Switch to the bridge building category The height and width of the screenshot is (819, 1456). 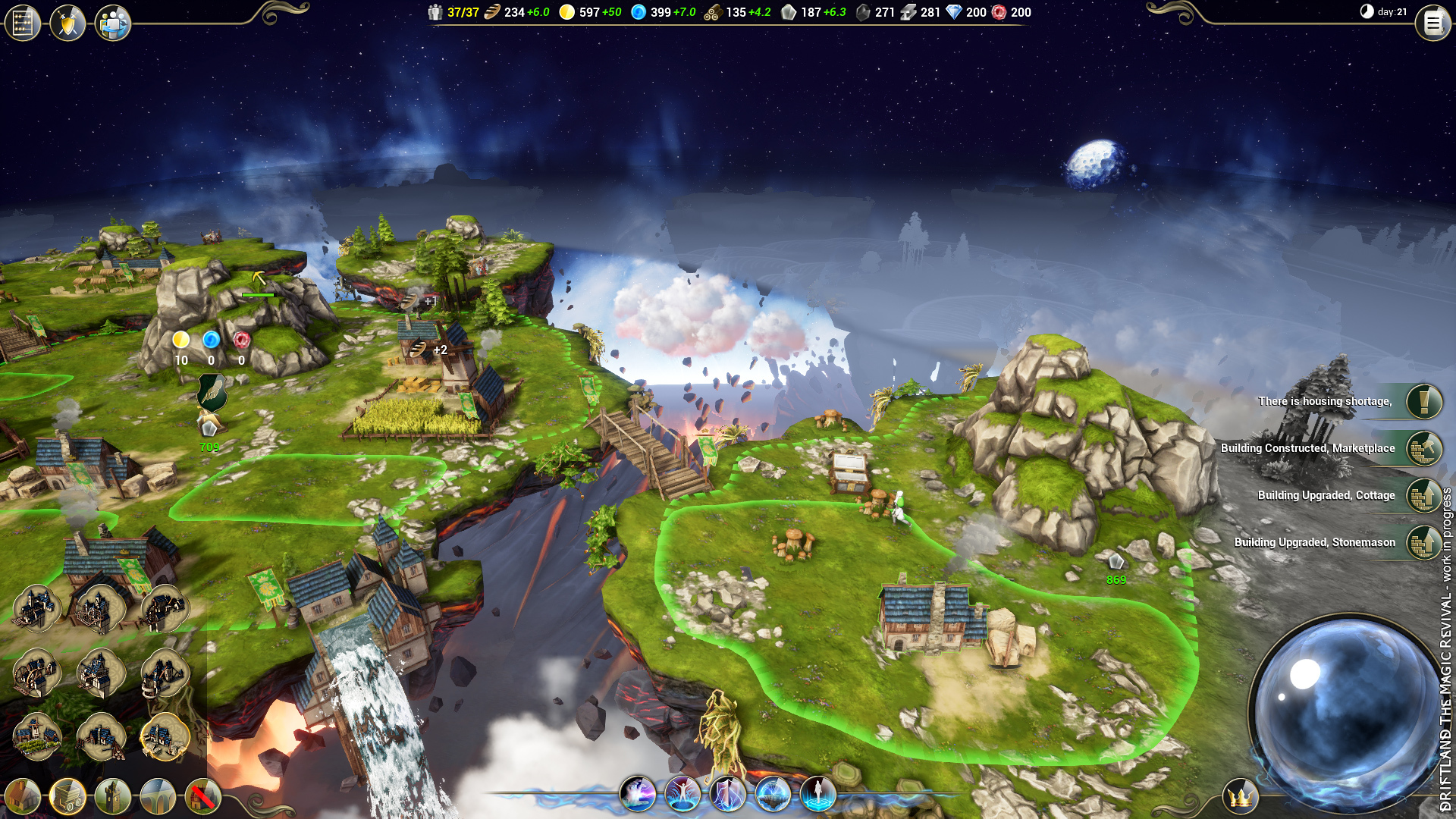tap(158, 797)
